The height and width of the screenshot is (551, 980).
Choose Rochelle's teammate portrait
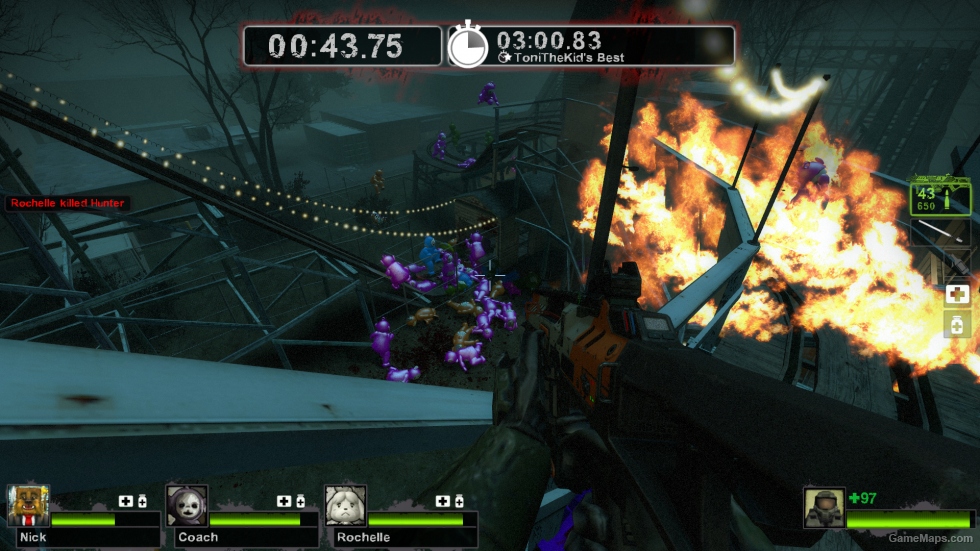(345, 506)
